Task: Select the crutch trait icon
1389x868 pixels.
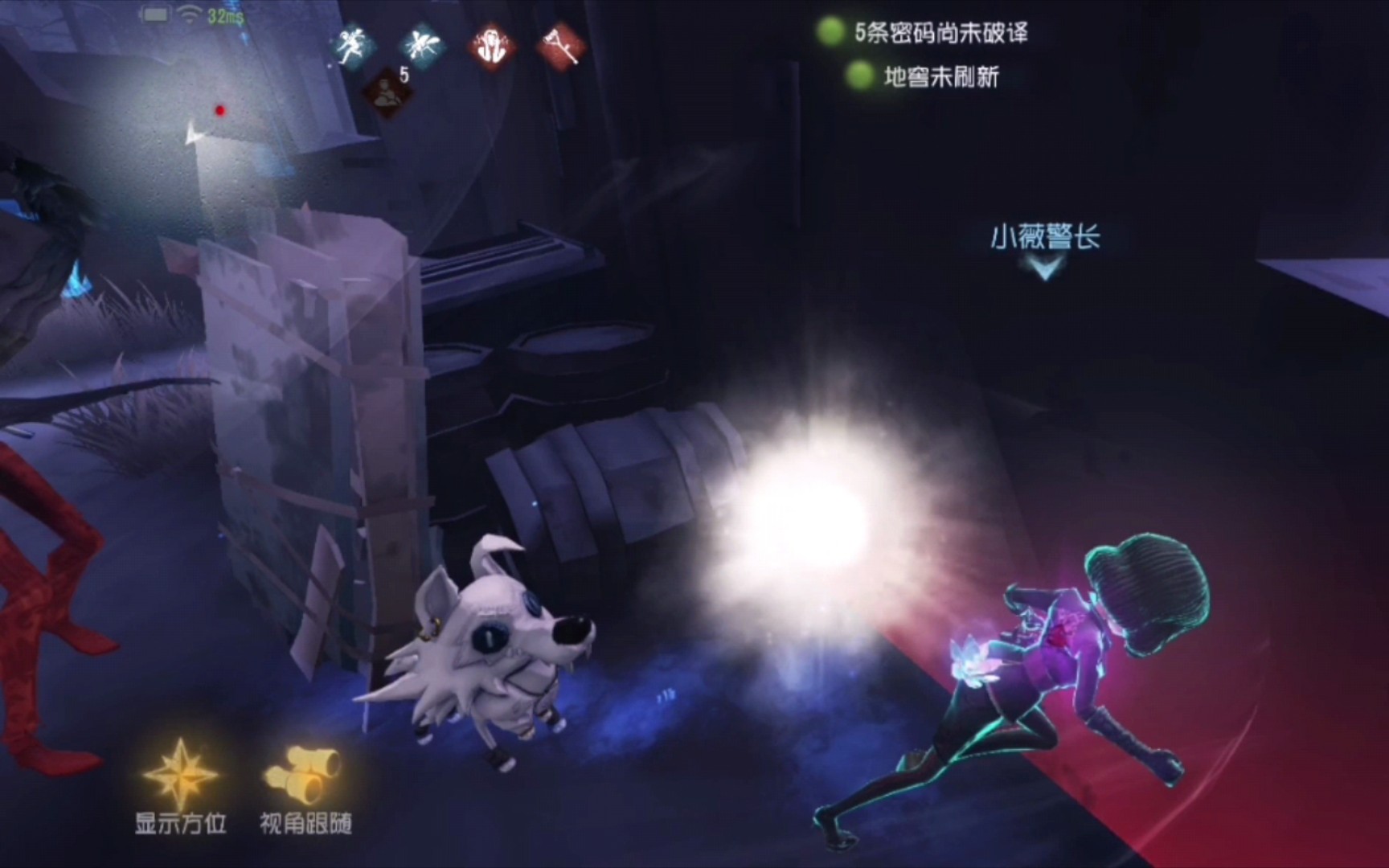Action: pyautogui.click(x=561, y=44)
